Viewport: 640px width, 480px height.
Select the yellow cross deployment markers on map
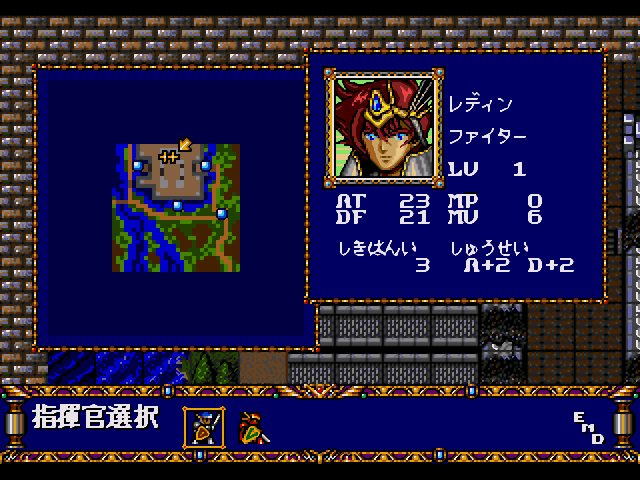point(169,156)
